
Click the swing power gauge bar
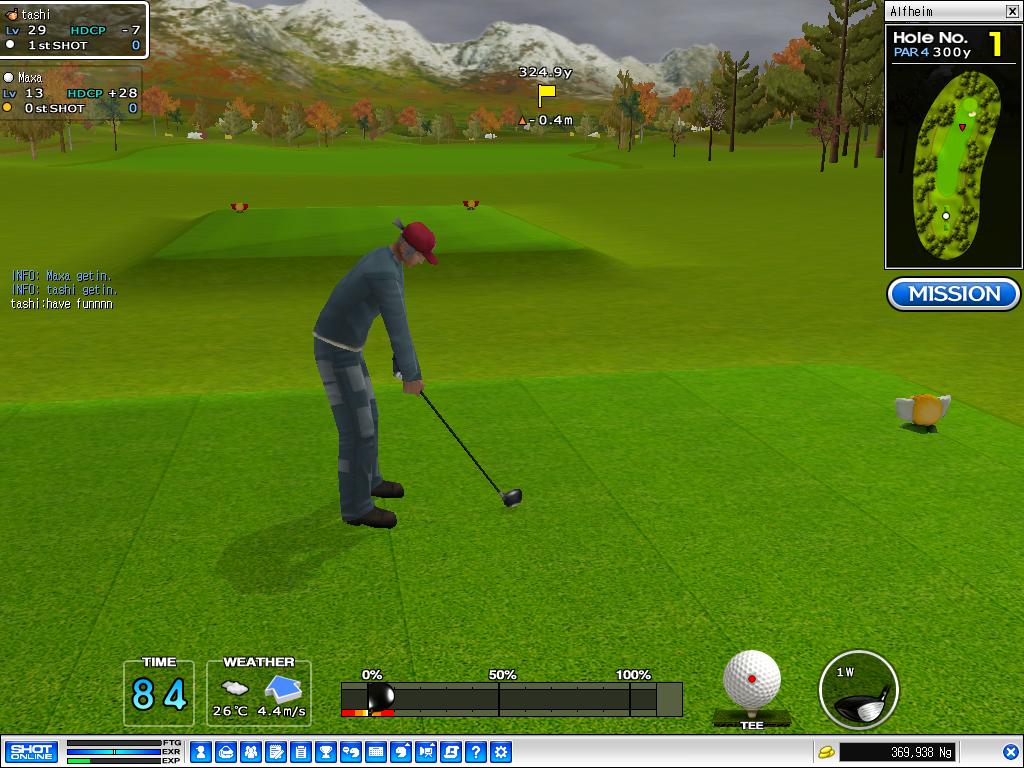pos(511,698)
